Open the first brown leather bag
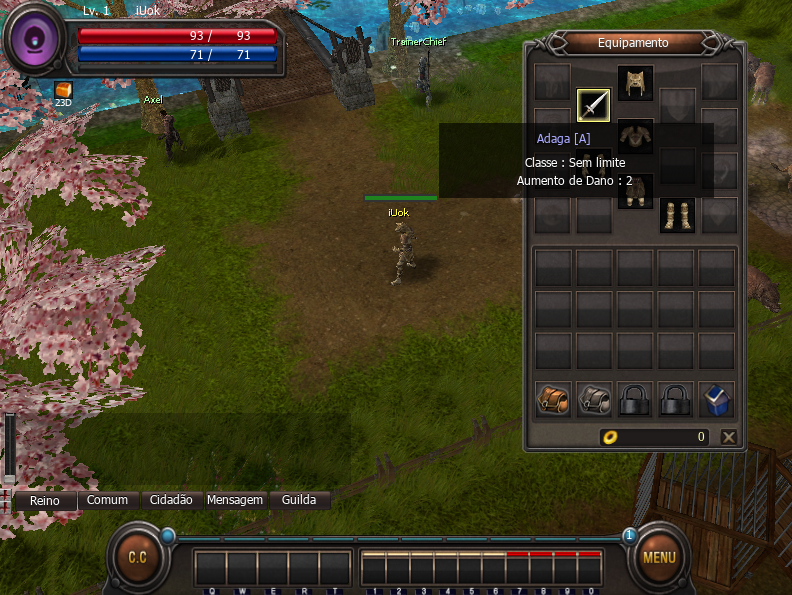This screenshot has width=792, height=595. click(552, 399)
